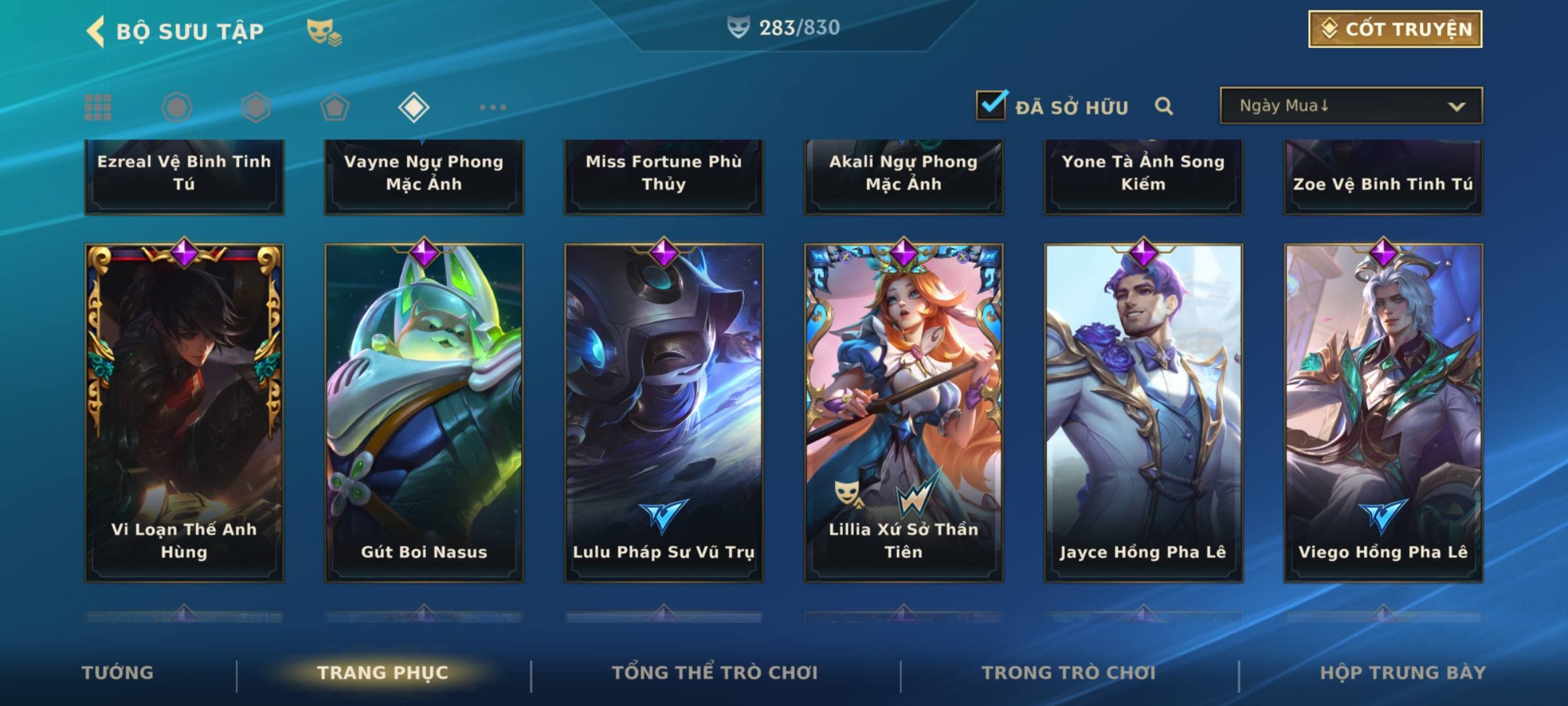Go back from Bộ Sưu Tập screen
Image resolution: width=1568 pixels, height=706 pixels.
tap(96, 31)
